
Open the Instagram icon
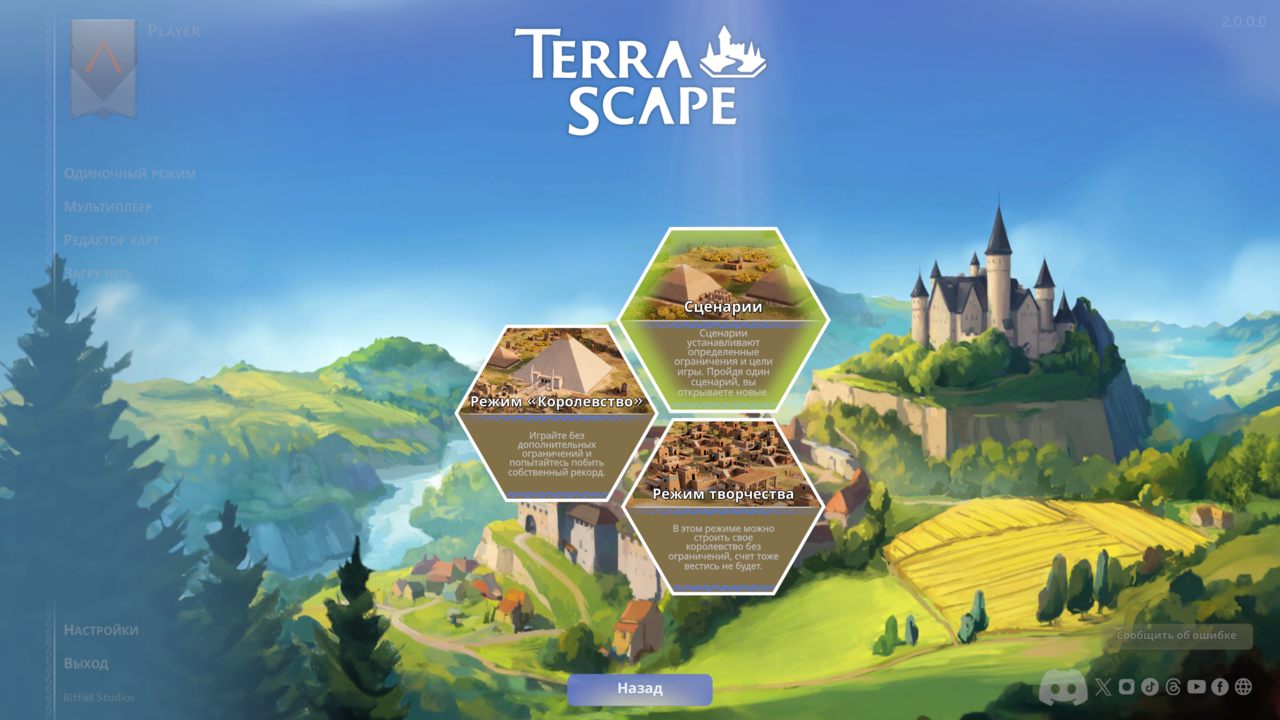click(x=1127, y=688)
